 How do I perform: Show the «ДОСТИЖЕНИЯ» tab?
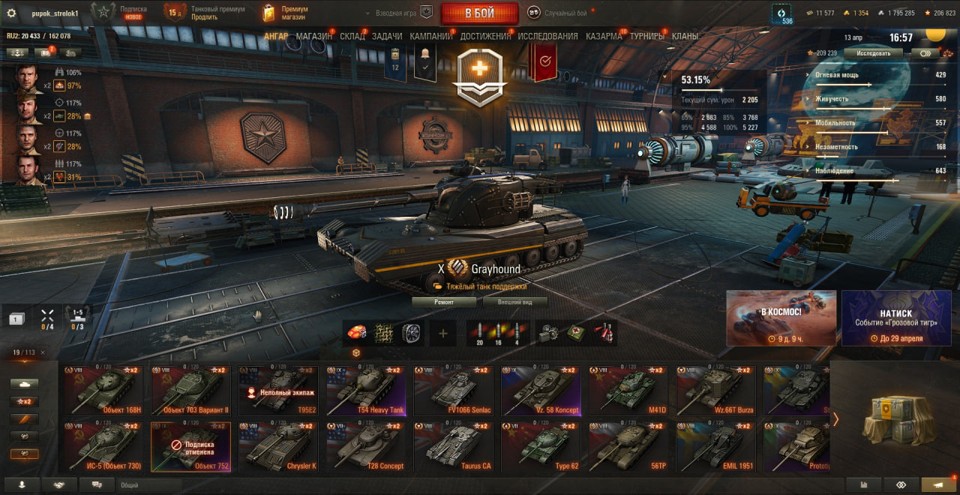[485, 36]
